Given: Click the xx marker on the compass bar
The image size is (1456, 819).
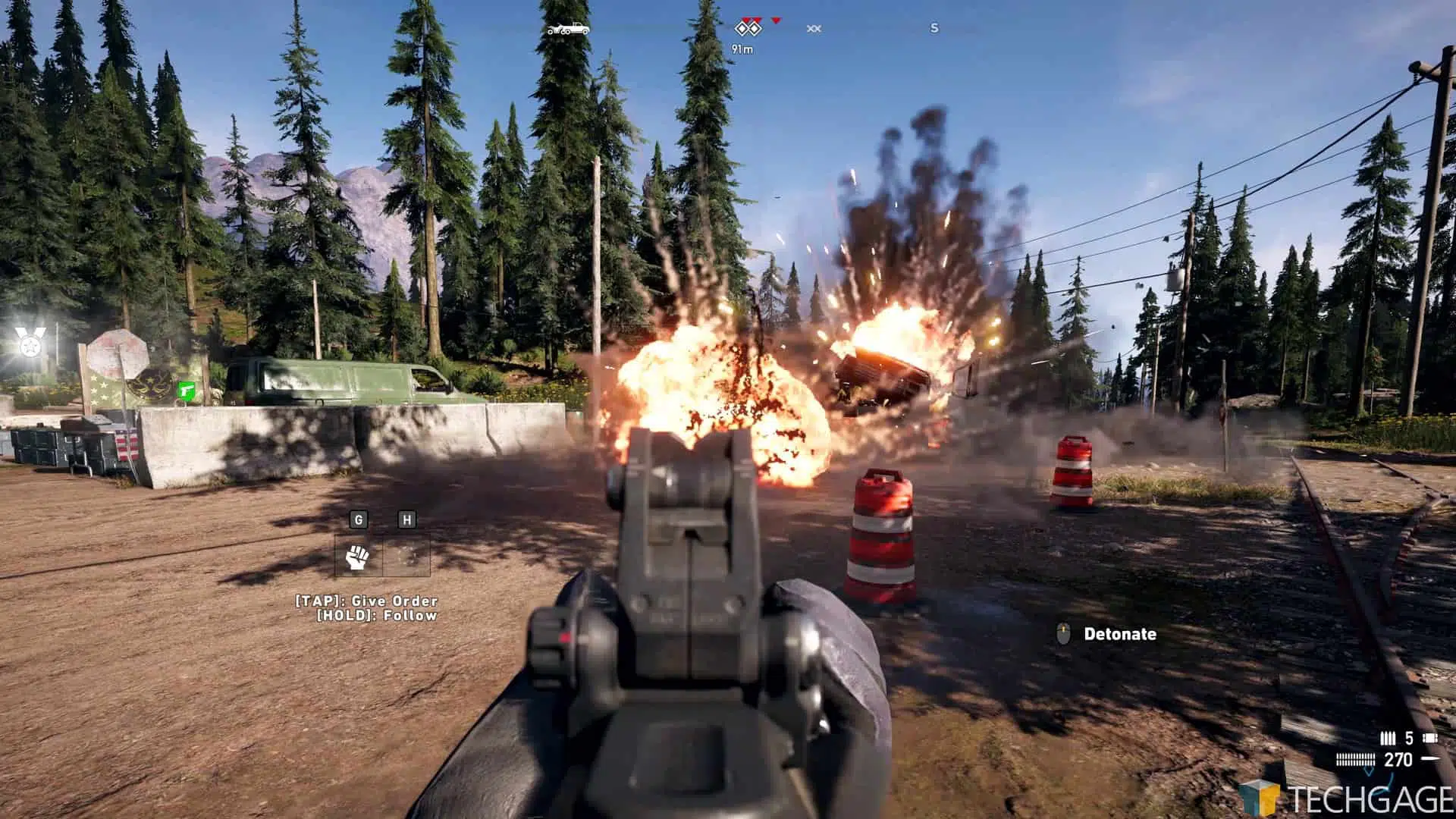Looking at the screenshot, I should click(x=814, y=29).
